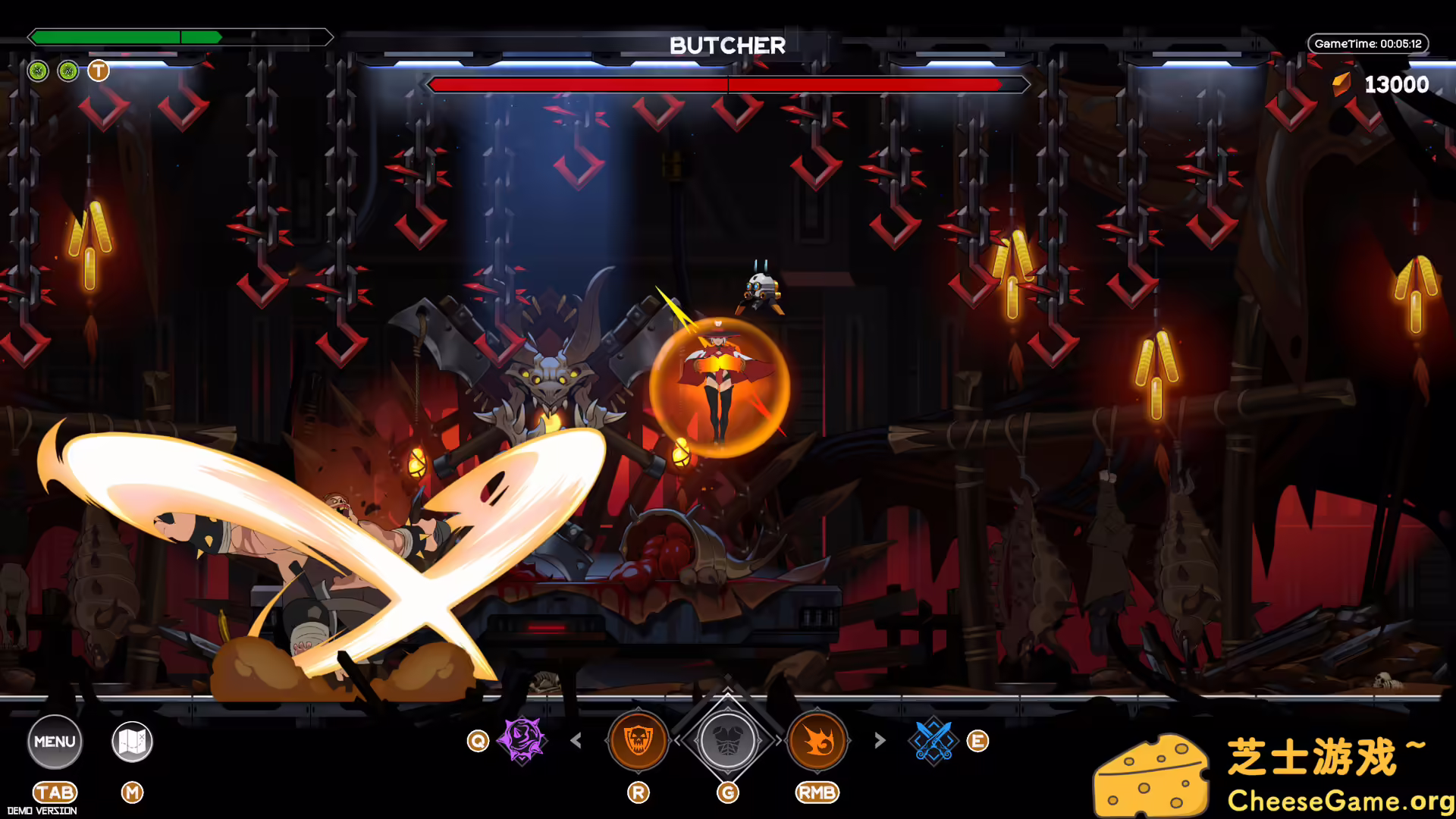
Task: Open the folded map icon
Action: pyautogui.click(x=132, y=741)
